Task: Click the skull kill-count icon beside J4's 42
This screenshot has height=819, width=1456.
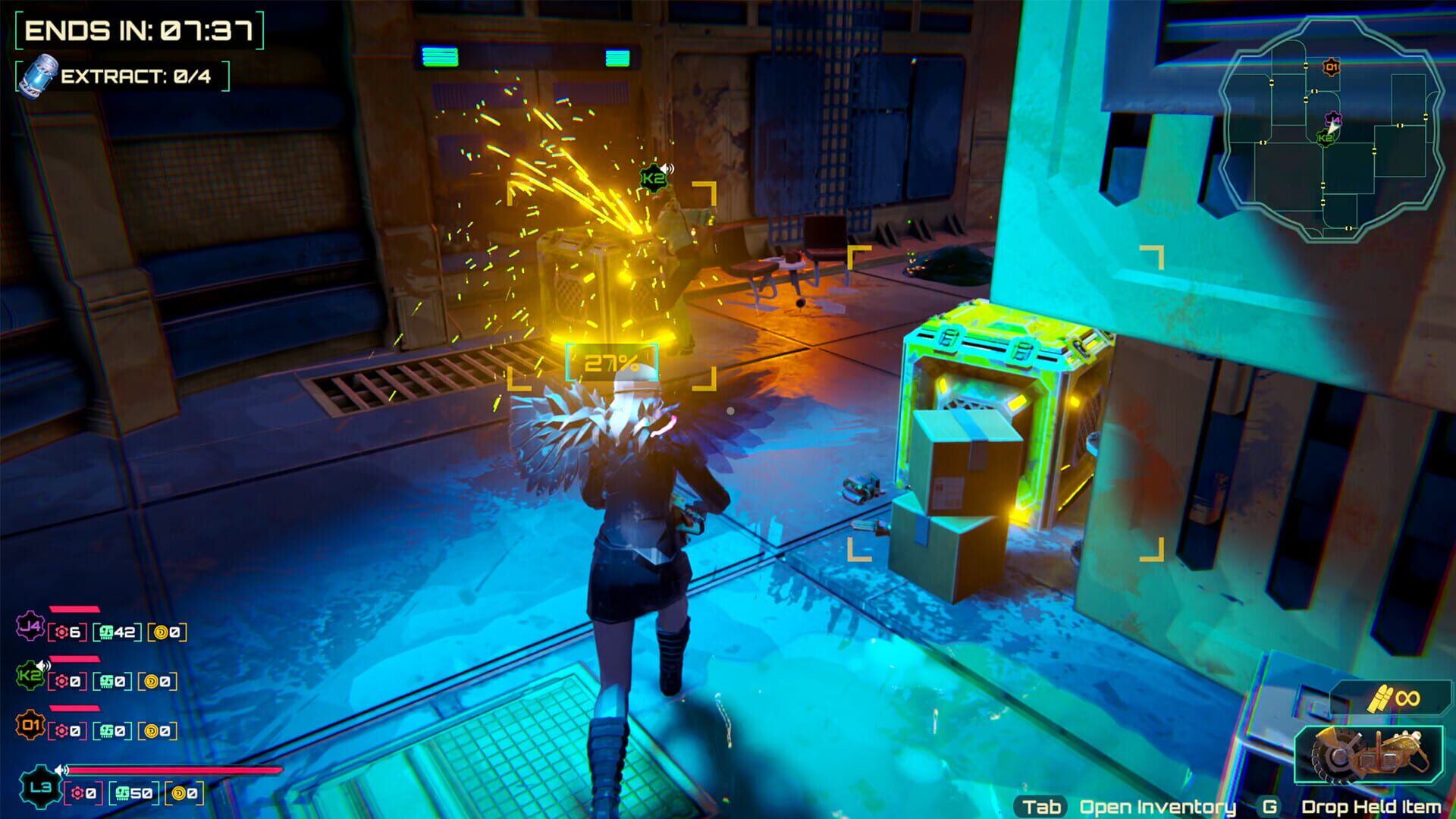Action: coord(107,632)
